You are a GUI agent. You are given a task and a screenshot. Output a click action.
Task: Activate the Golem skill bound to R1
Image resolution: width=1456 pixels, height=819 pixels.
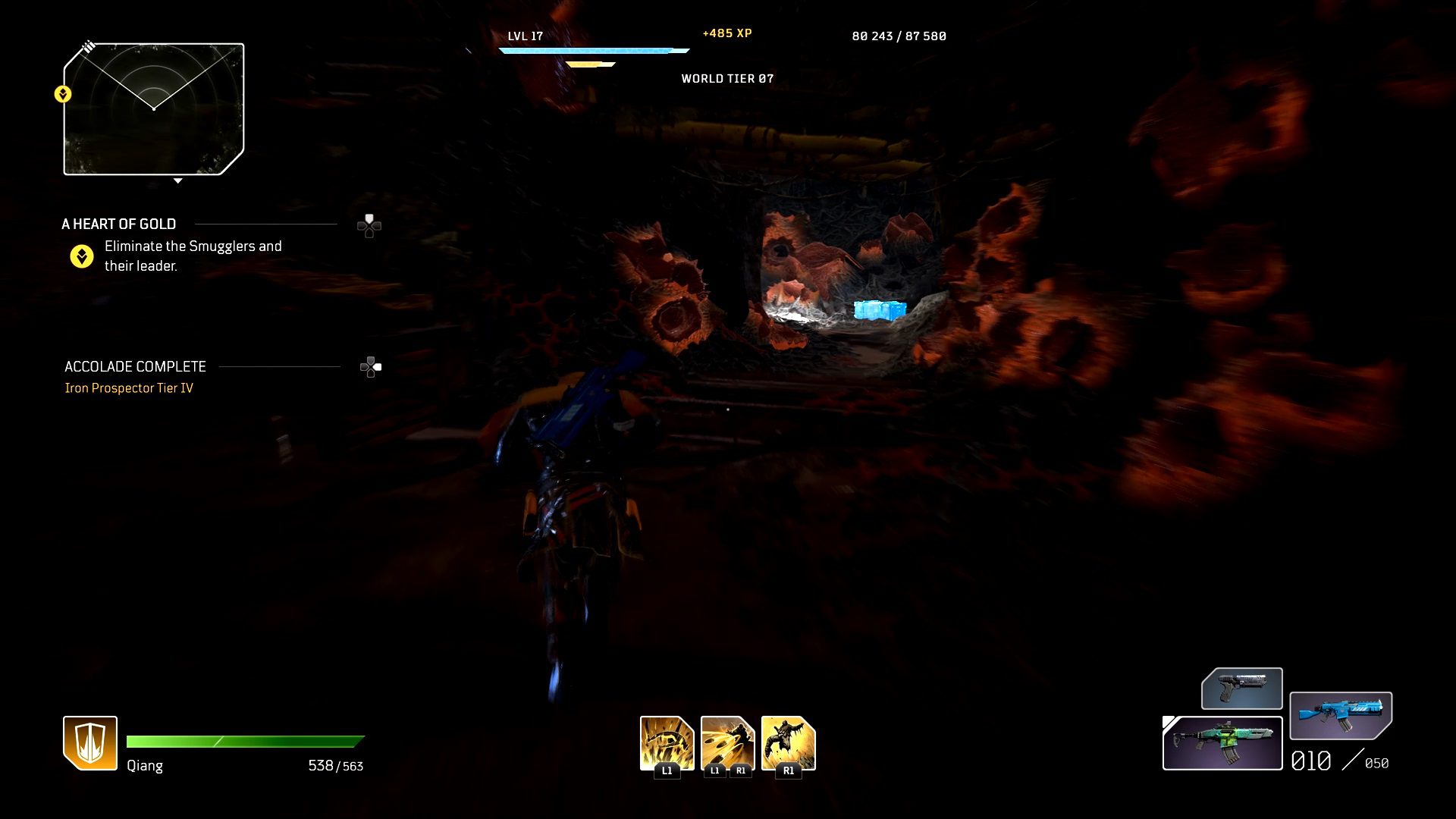point(787,742)
